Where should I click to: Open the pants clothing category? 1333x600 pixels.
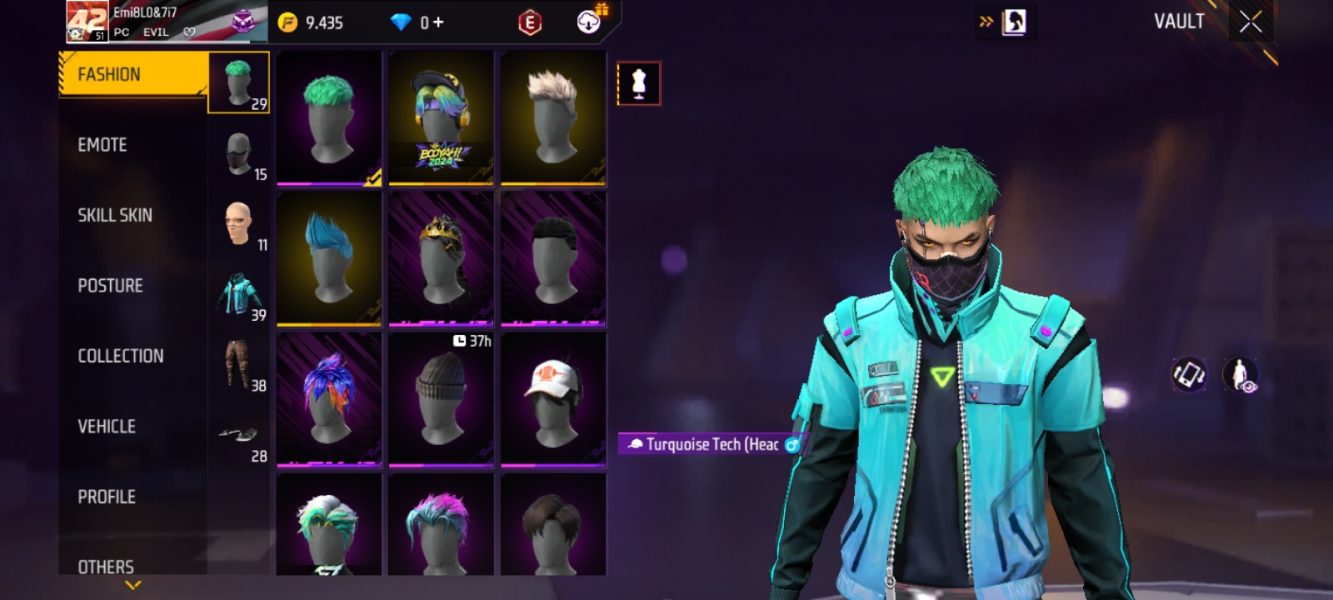(237, 365)
